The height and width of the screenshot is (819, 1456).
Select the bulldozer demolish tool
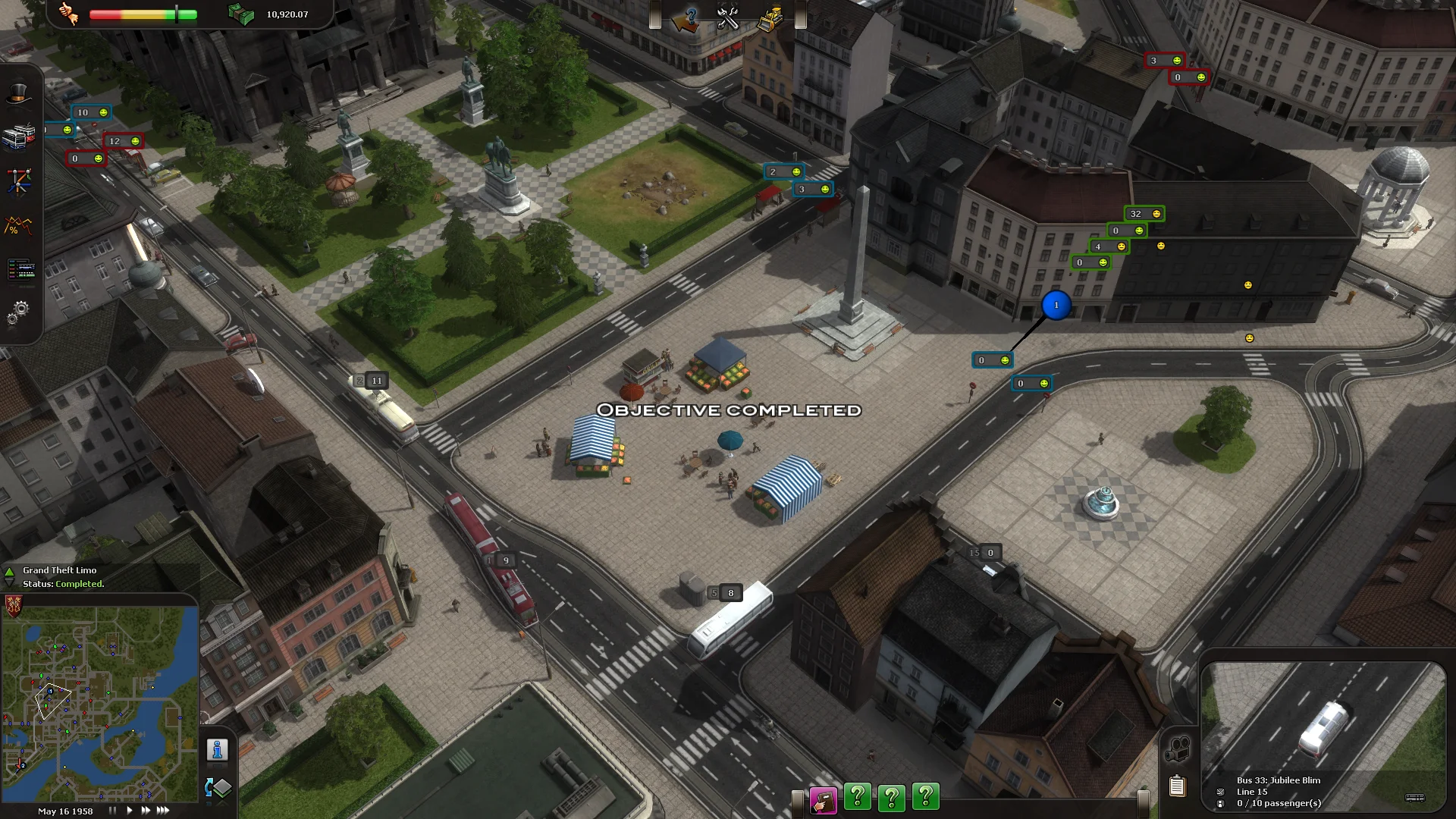click(771, 18)
